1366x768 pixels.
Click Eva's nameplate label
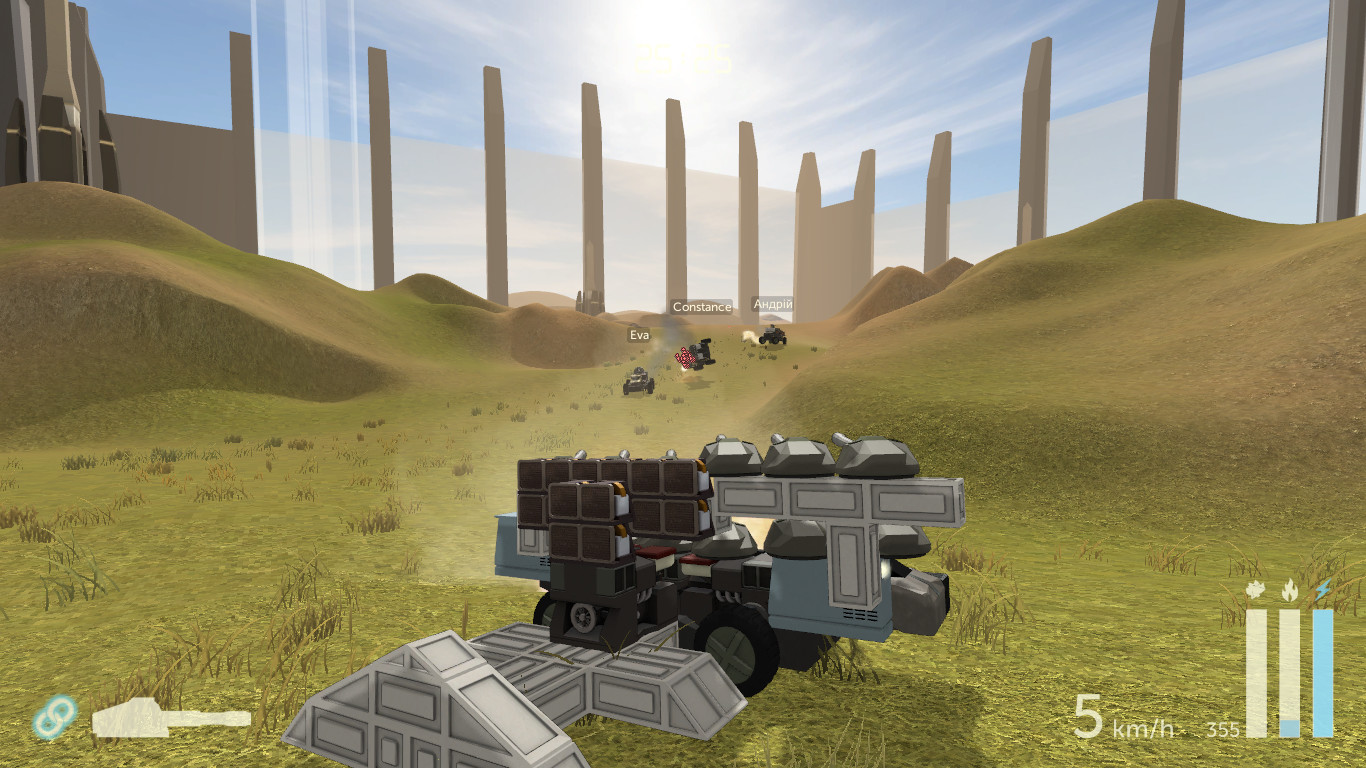[638, 334]
